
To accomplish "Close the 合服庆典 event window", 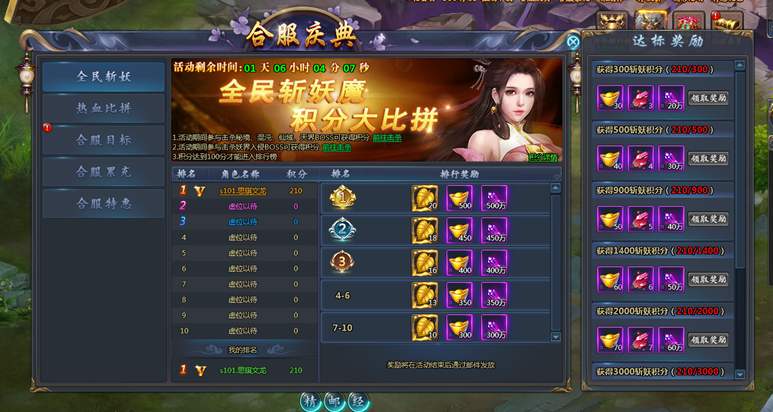I will click(573, 42).
